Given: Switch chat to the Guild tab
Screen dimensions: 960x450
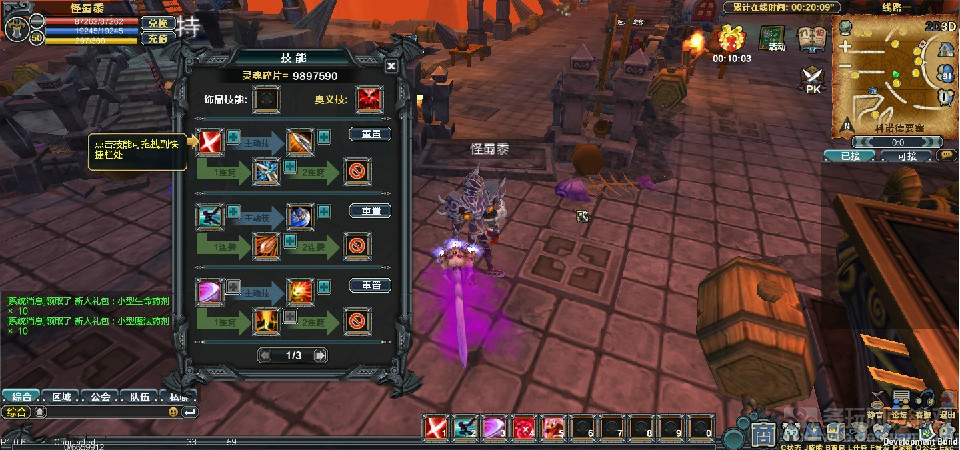Looking at the screenshot, I should 98,396.
